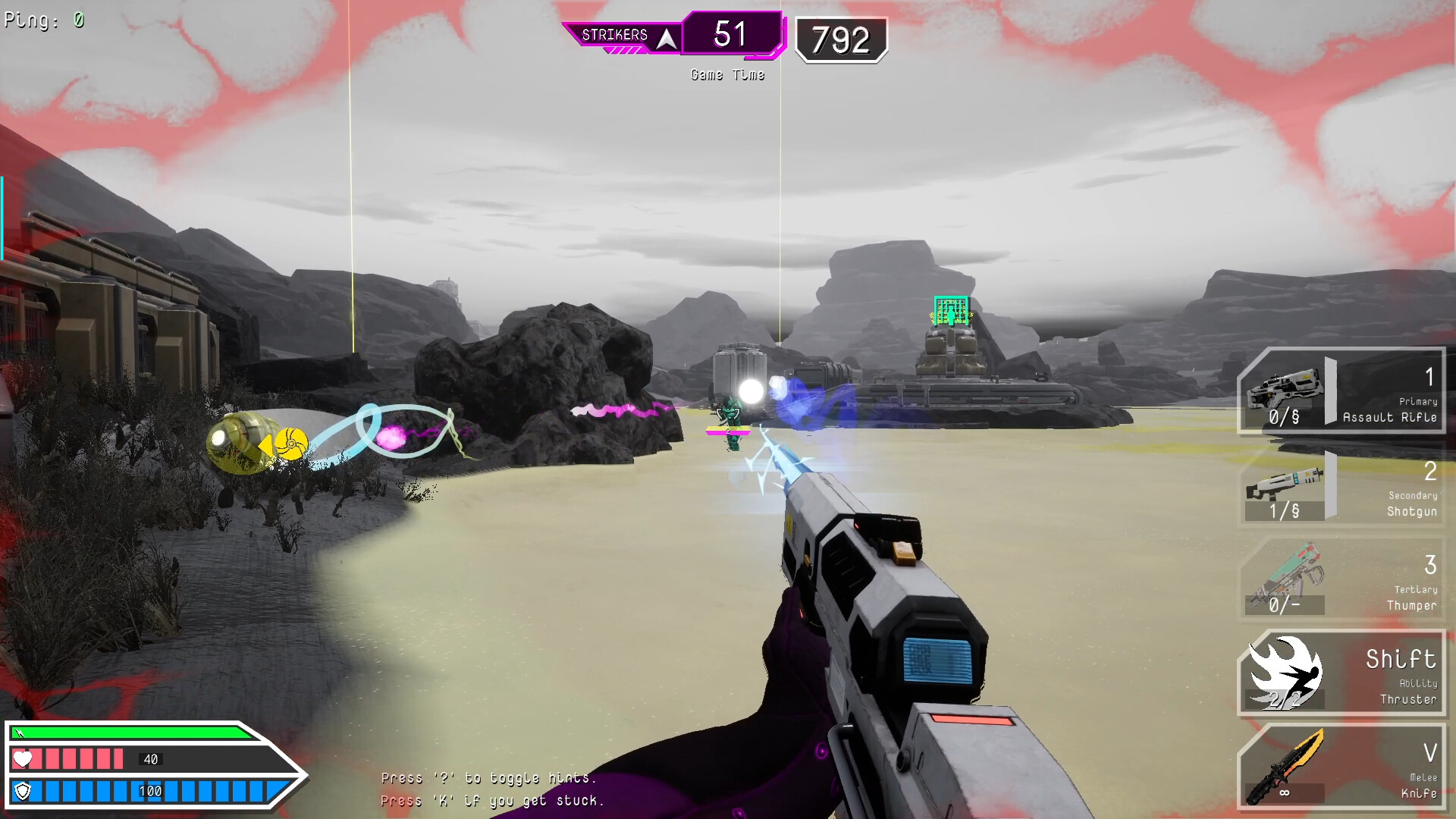This screenshot has width=1456, height=819.
Task: Select the Shotgun secondary weapon icon
Action: click(1285, 488)
